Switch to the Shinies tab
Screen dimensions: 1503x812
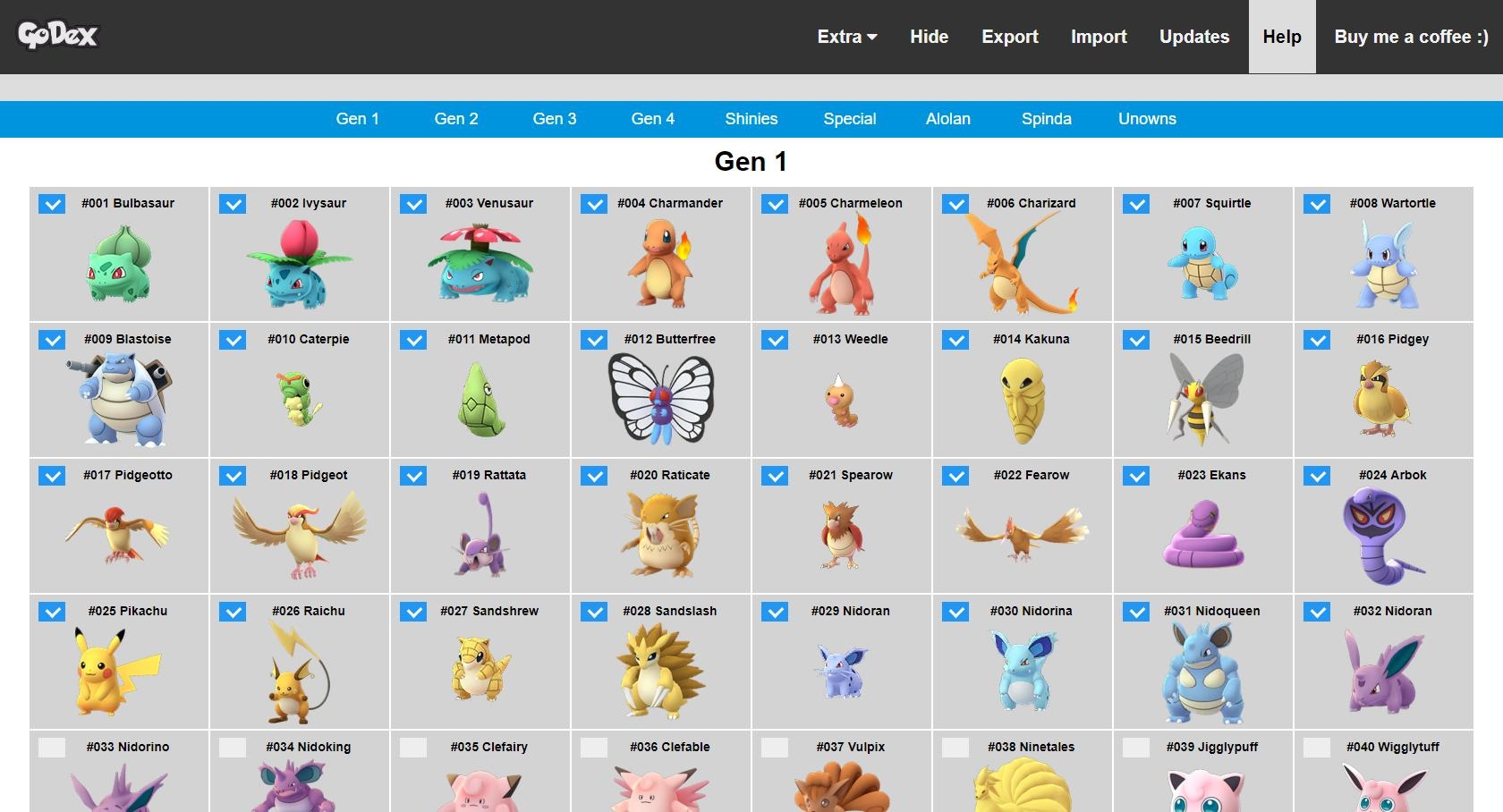pos(751,119)
